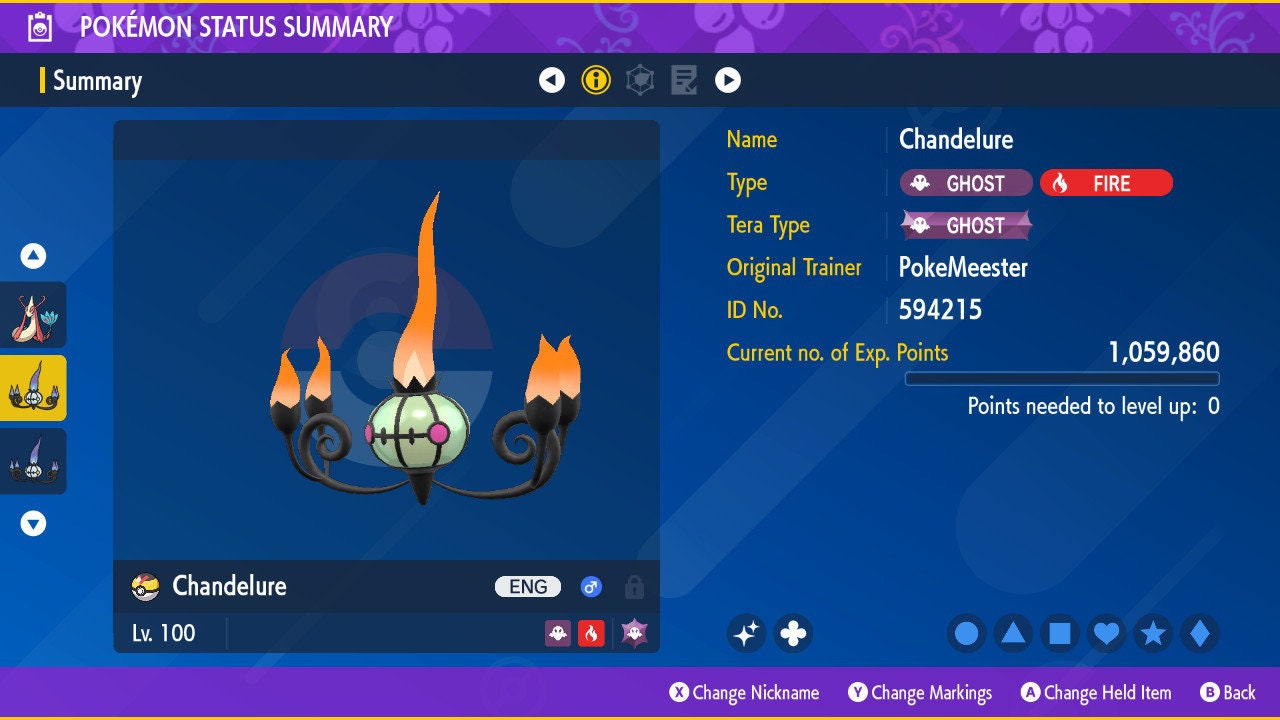Click the up arrow above party list
This screenshot has height=720, width=1280.
coord(33,257)
